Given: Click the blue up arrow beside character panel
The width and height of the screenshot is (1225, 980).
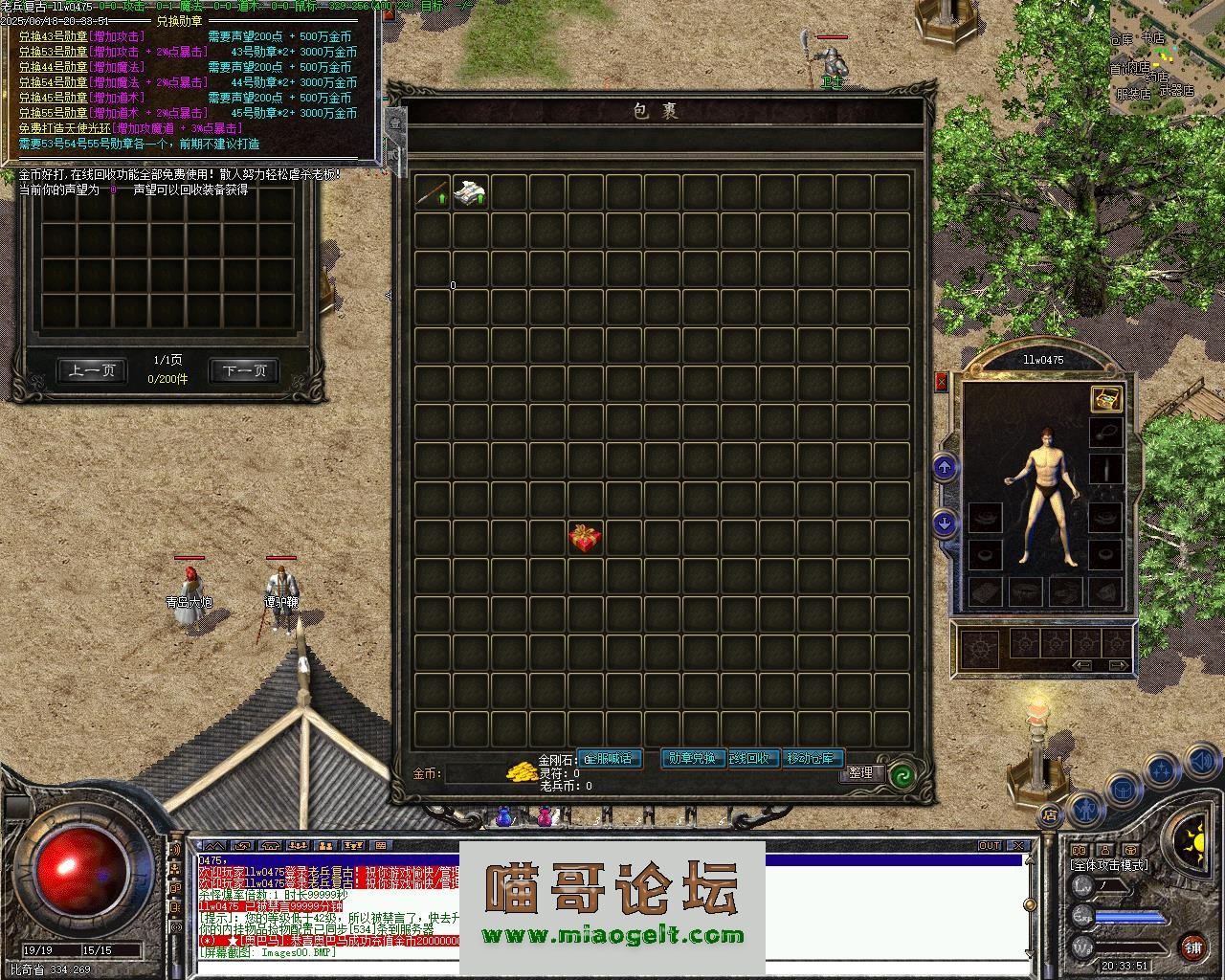Looking at the screenshot, I should click(946, 468).
